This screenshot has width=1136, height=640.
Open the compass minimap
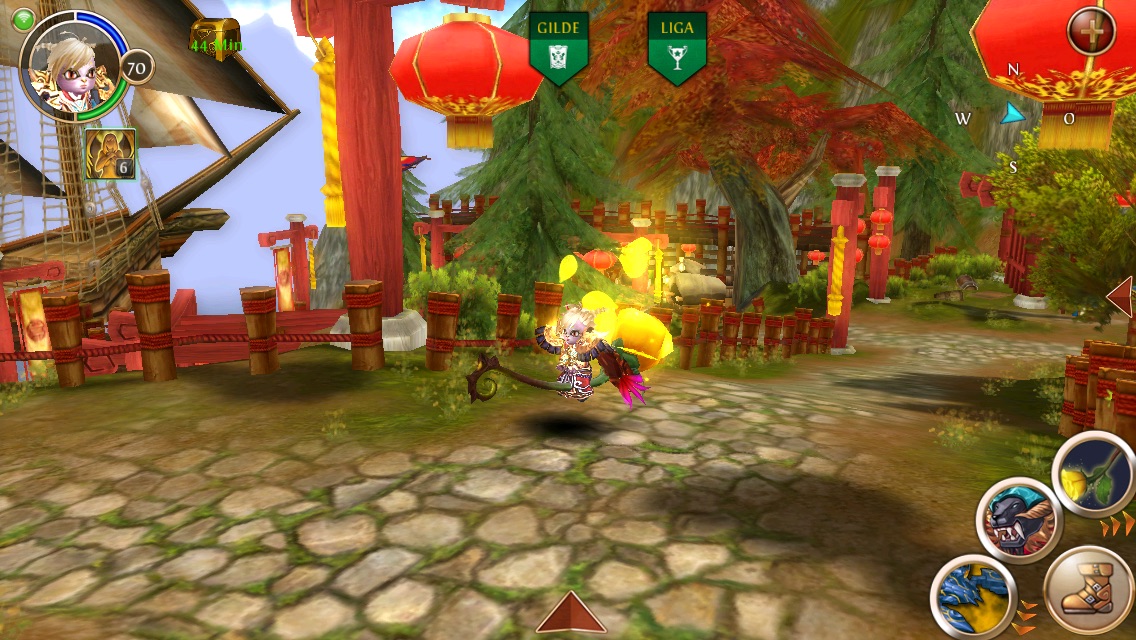point(1012,116)
